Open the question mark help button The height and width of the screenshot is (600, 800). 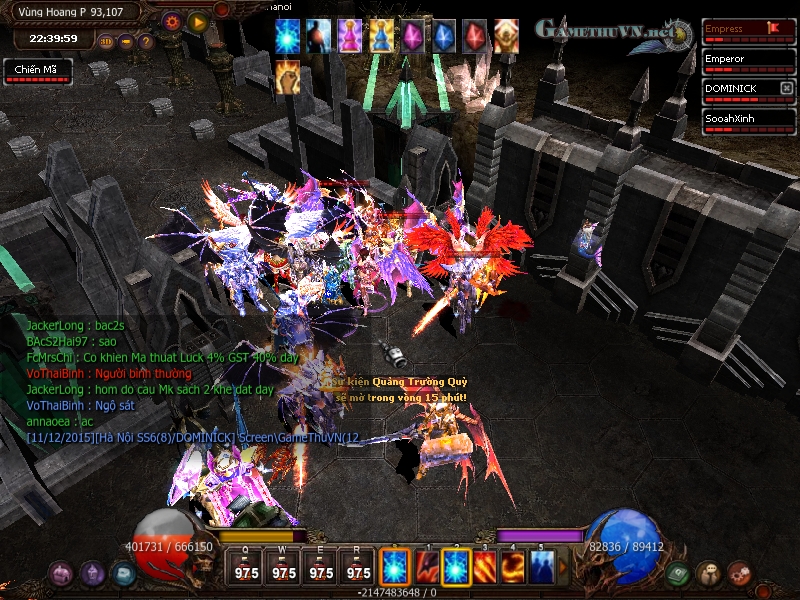(x=146, y=42)
